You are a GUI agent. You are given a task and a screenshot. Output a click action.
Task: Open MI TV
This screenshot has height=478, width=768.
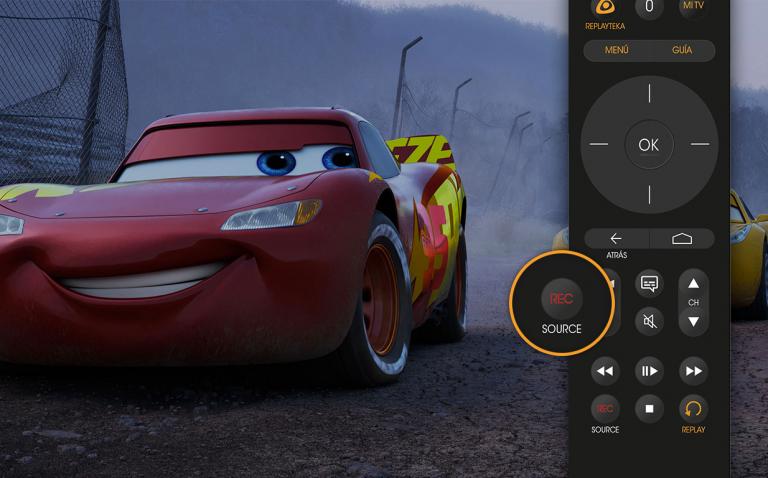pos(692,6)
